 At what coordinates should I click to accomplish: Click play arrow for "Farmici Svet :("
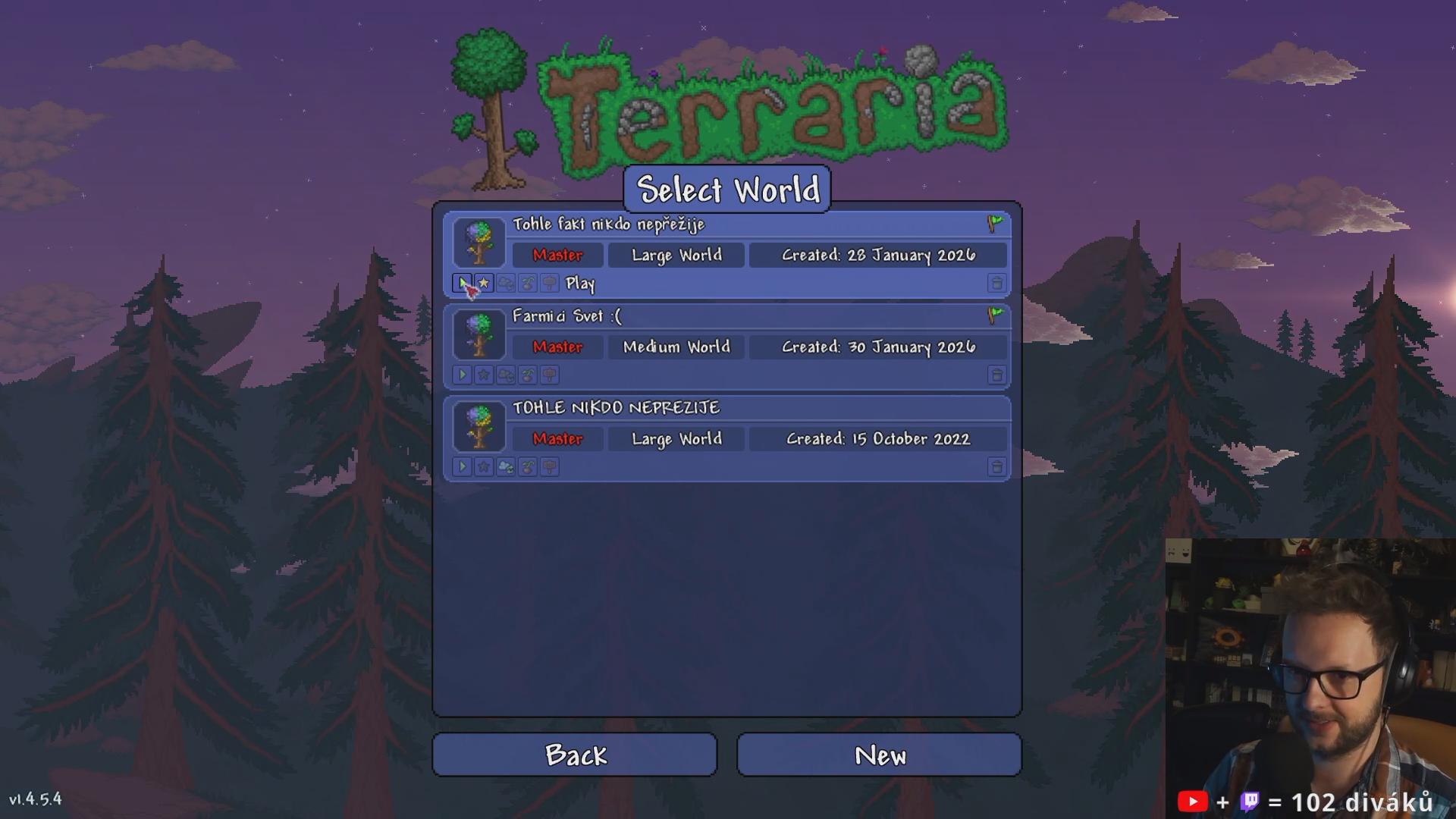[462, 375]
